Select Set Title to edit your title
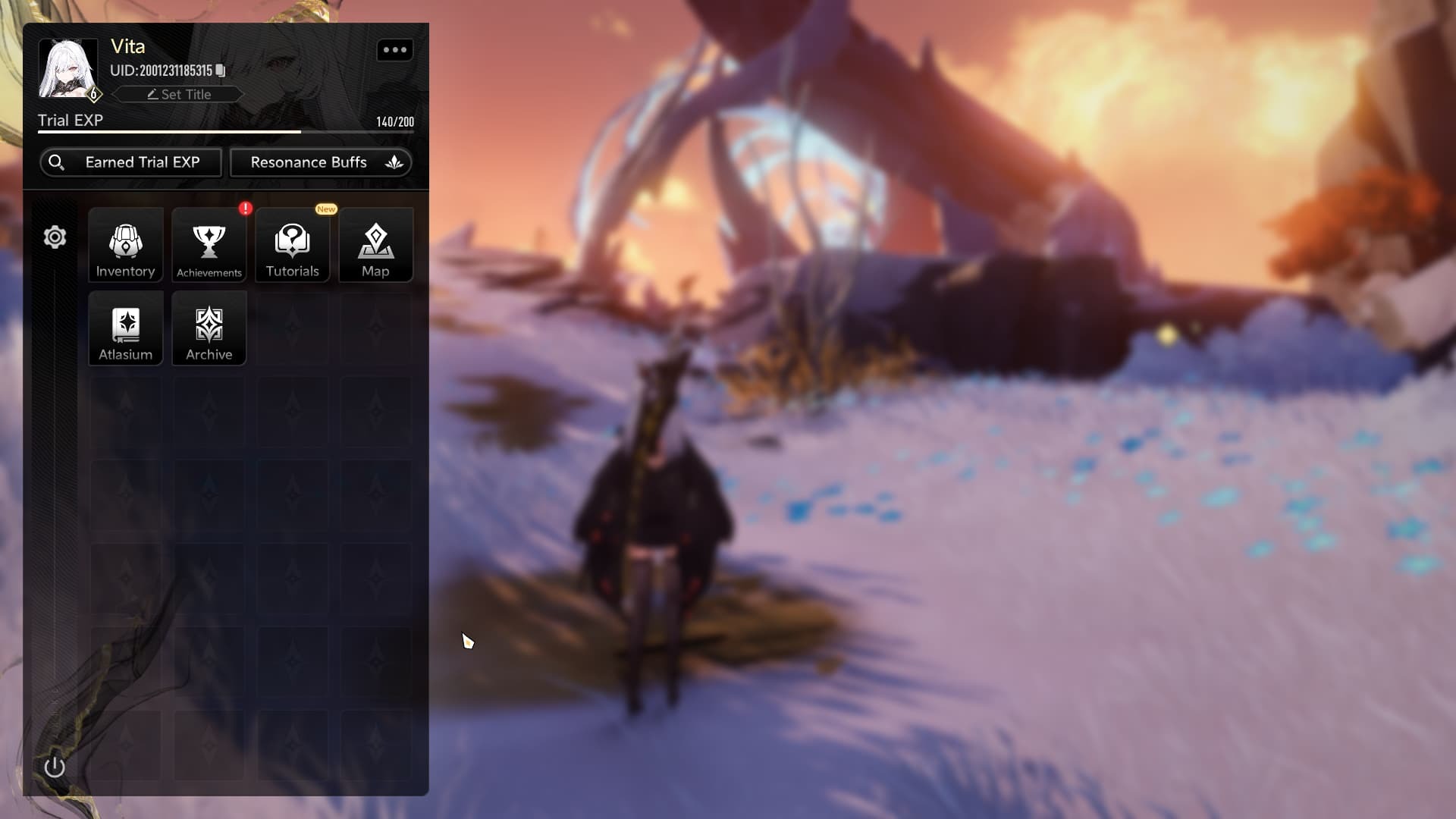Viewport: 1456px width, 819px height. click(x=179, y=94)
